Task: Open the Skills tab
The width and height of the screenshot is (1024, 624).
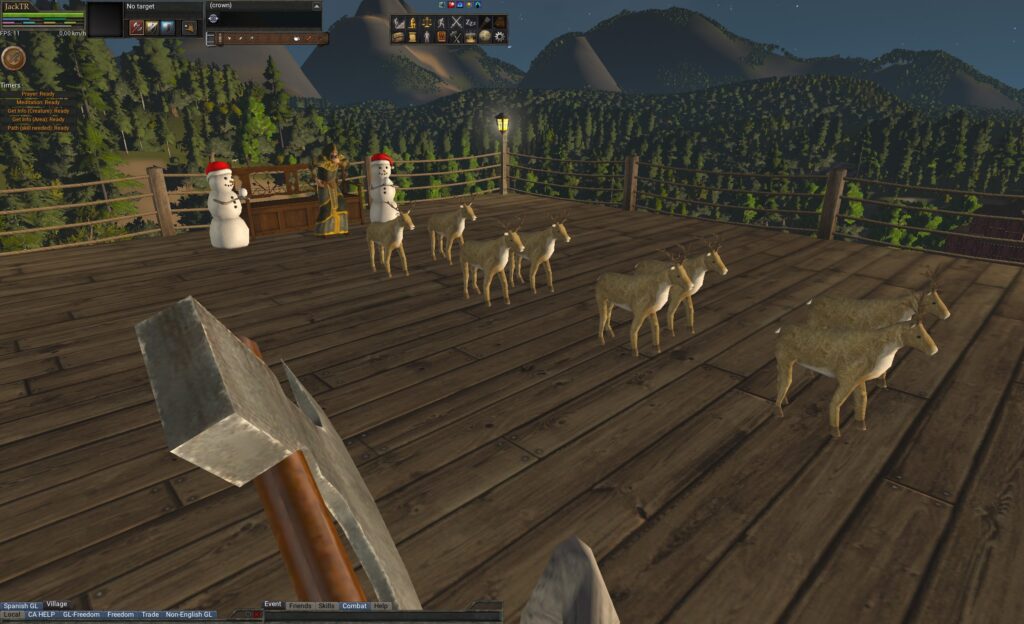Action: (327, 606)
